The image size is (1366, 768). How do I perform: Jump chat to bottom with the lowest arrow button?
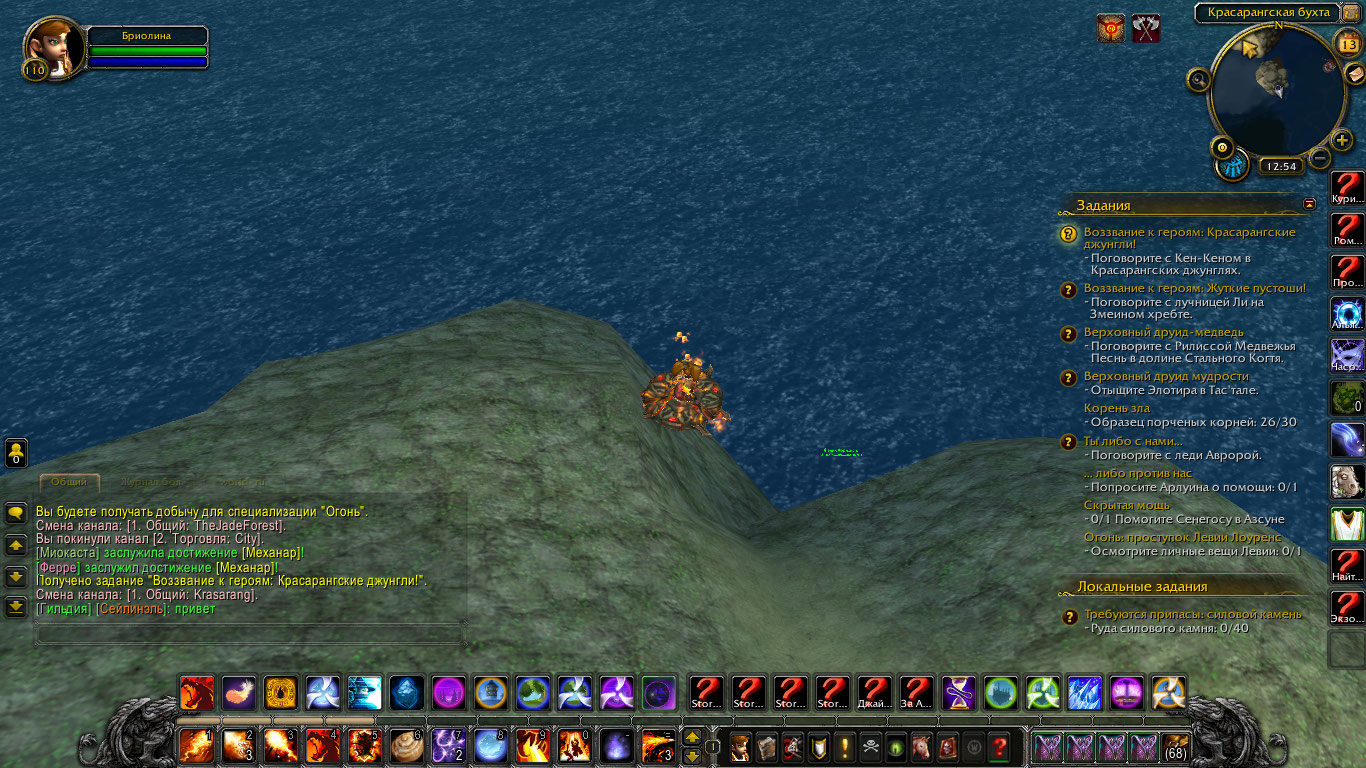[16, 607]
